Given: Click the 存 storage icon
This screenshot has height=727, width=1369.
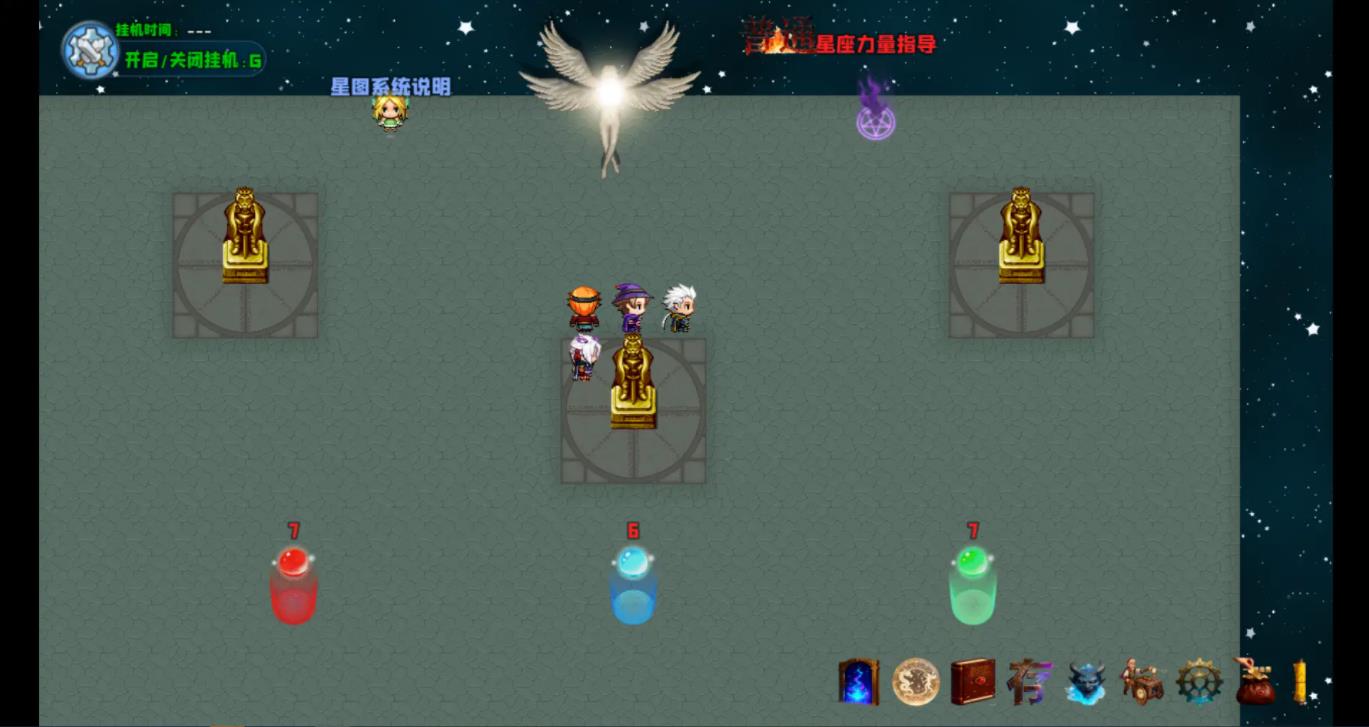Looking at the screenshot, I should tap(1030, 682).
